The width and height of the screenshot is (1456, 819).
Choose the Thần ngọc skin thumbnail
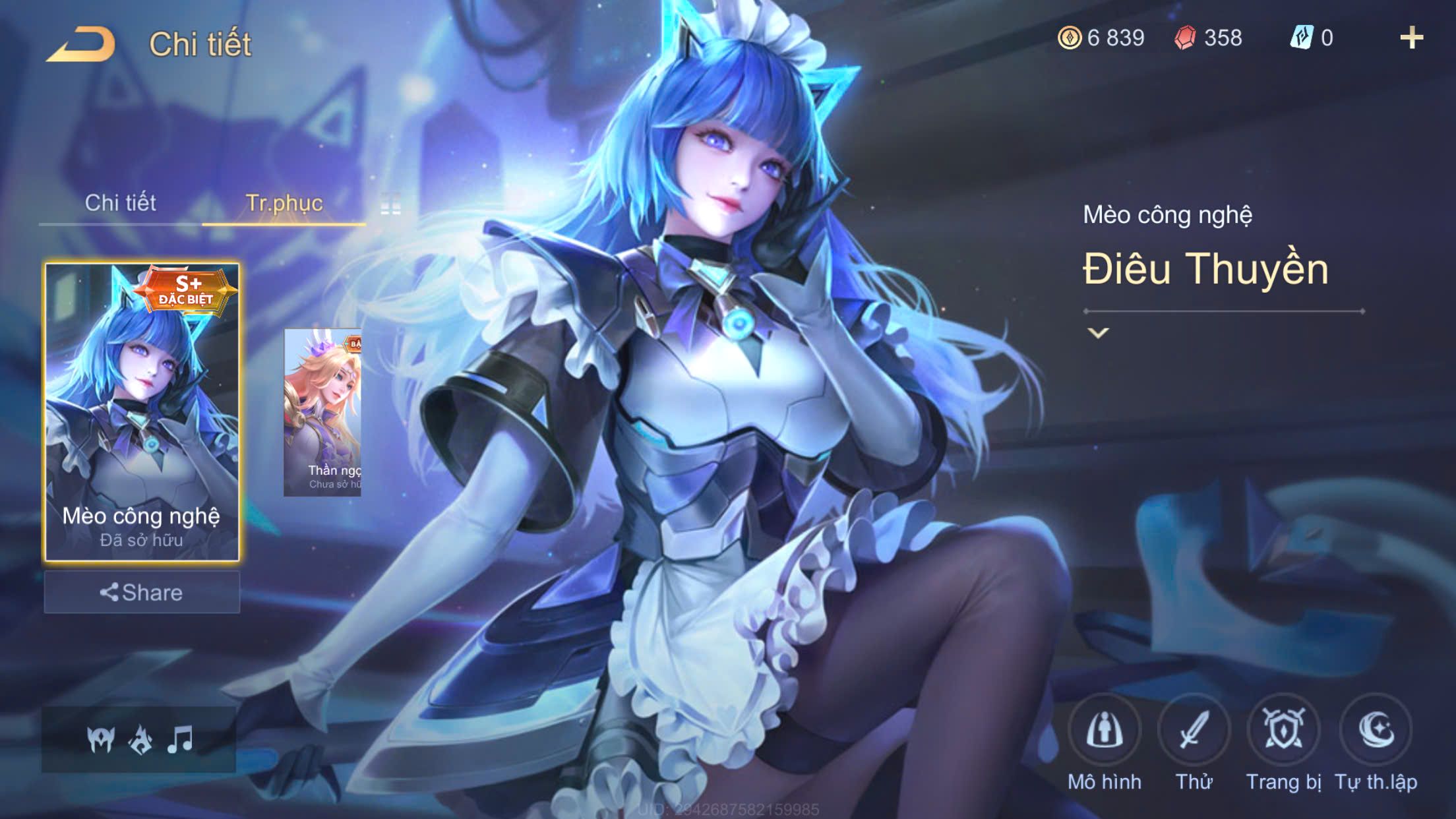pyautogui.click(x=322, y=412)
